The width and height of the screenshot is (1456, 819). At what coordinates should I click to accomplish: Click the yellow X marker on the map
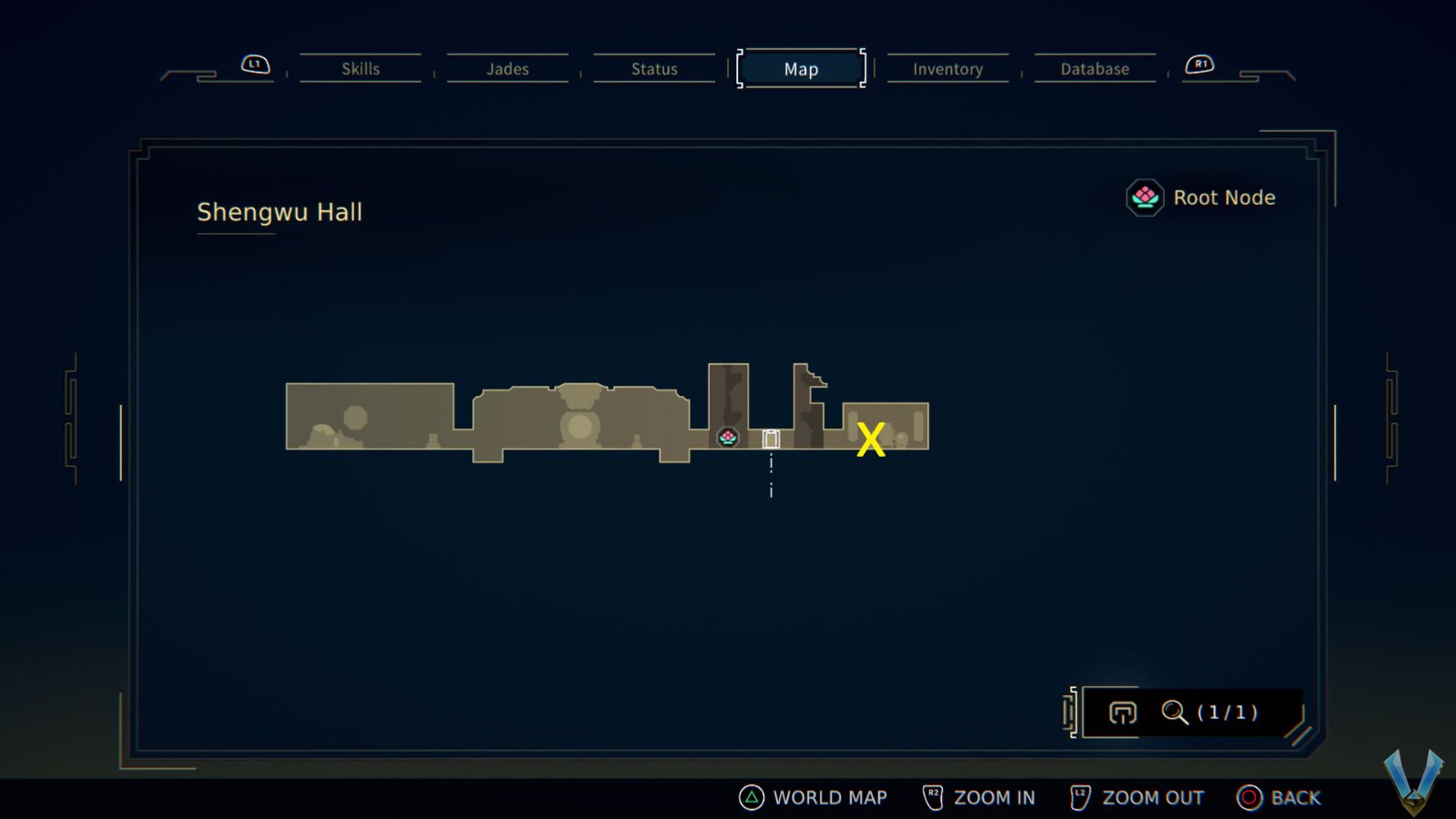point(871,440)
